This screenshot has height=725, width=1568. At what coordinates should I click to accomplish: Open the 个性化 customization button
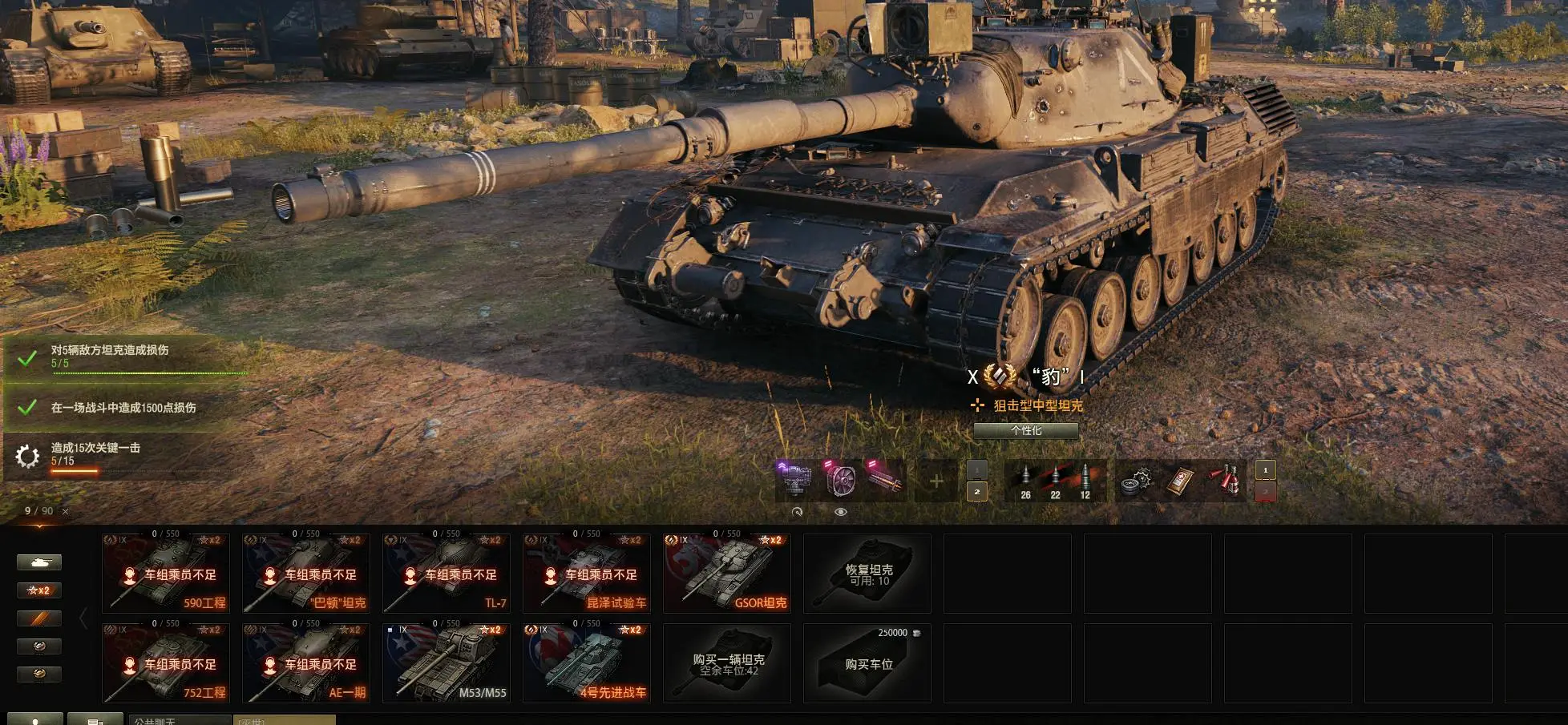[1025, 431]
